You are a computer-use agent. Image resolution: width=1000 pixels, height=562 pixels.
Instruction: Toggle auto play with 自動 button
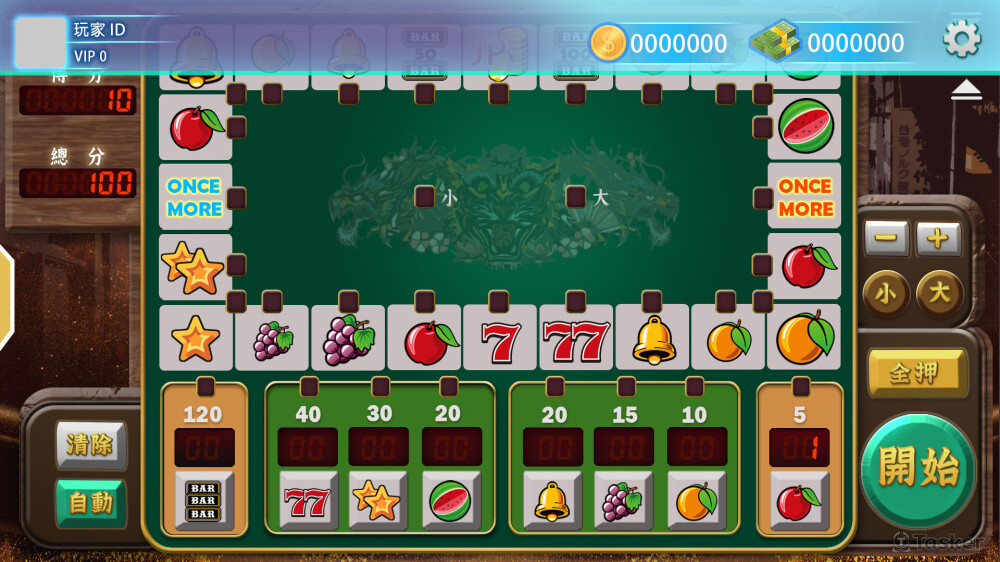(90, 502)
